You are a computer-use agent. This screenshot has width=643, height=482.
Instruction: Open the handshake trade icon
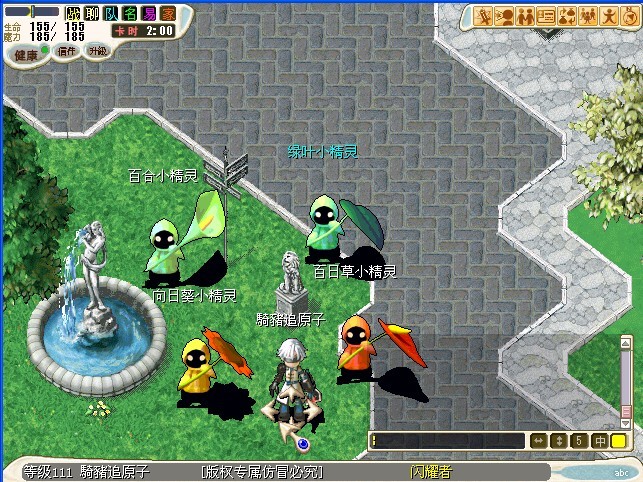click(525, 15)
